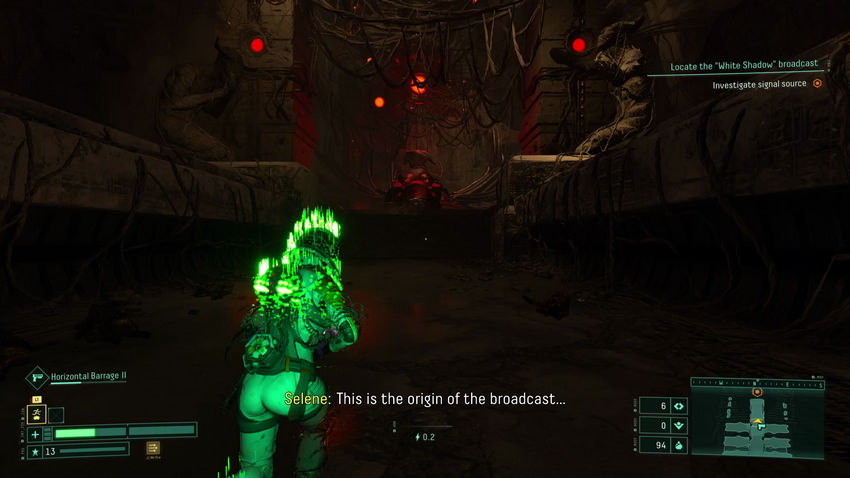Click the orange objective marker on the minimap
The width and height of the screenshot is (850, 478).
click(x=757, y=392)
